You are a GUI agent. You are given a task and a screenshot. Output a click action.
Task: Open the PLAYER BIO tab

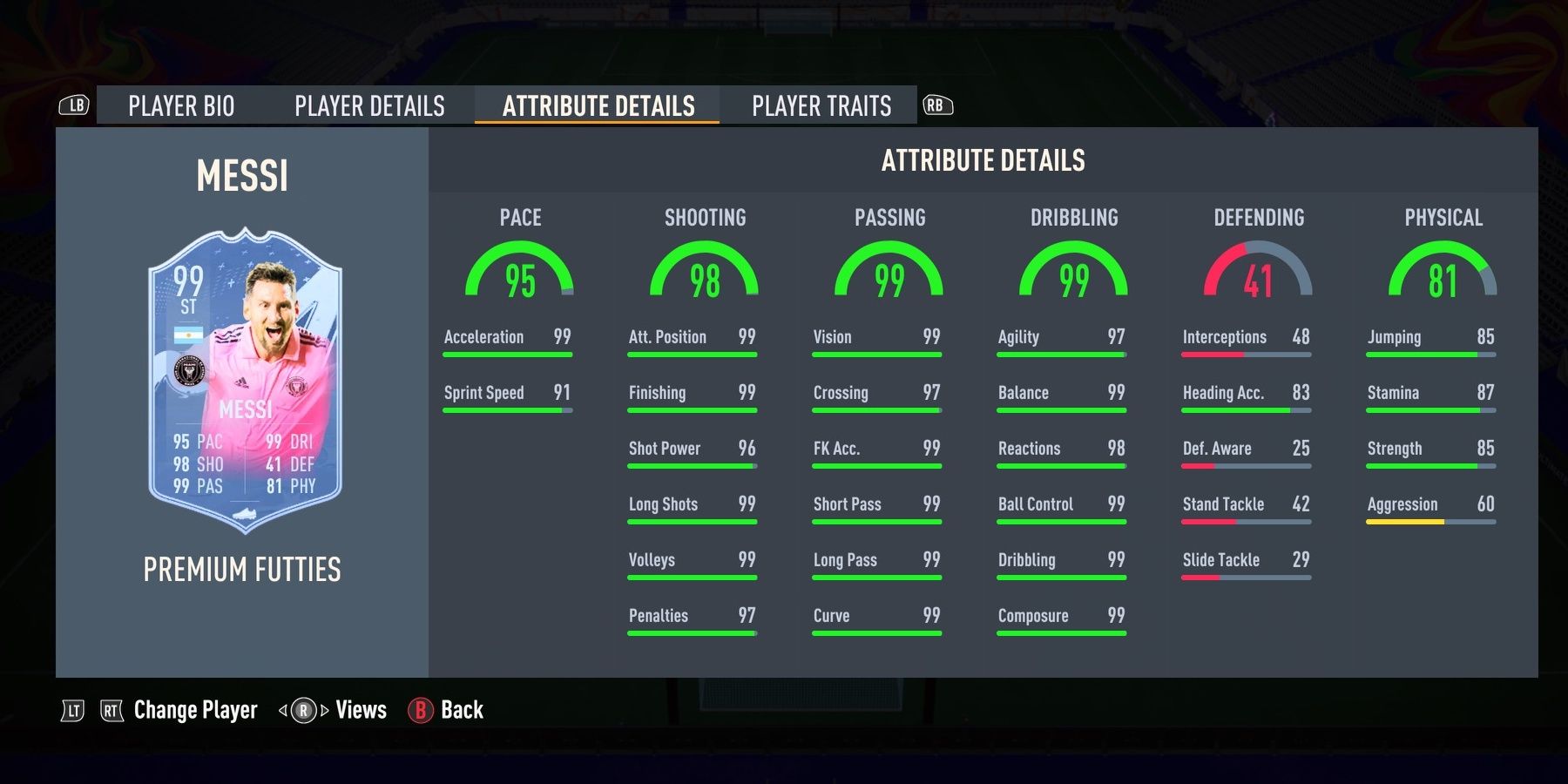pos(179,105)
